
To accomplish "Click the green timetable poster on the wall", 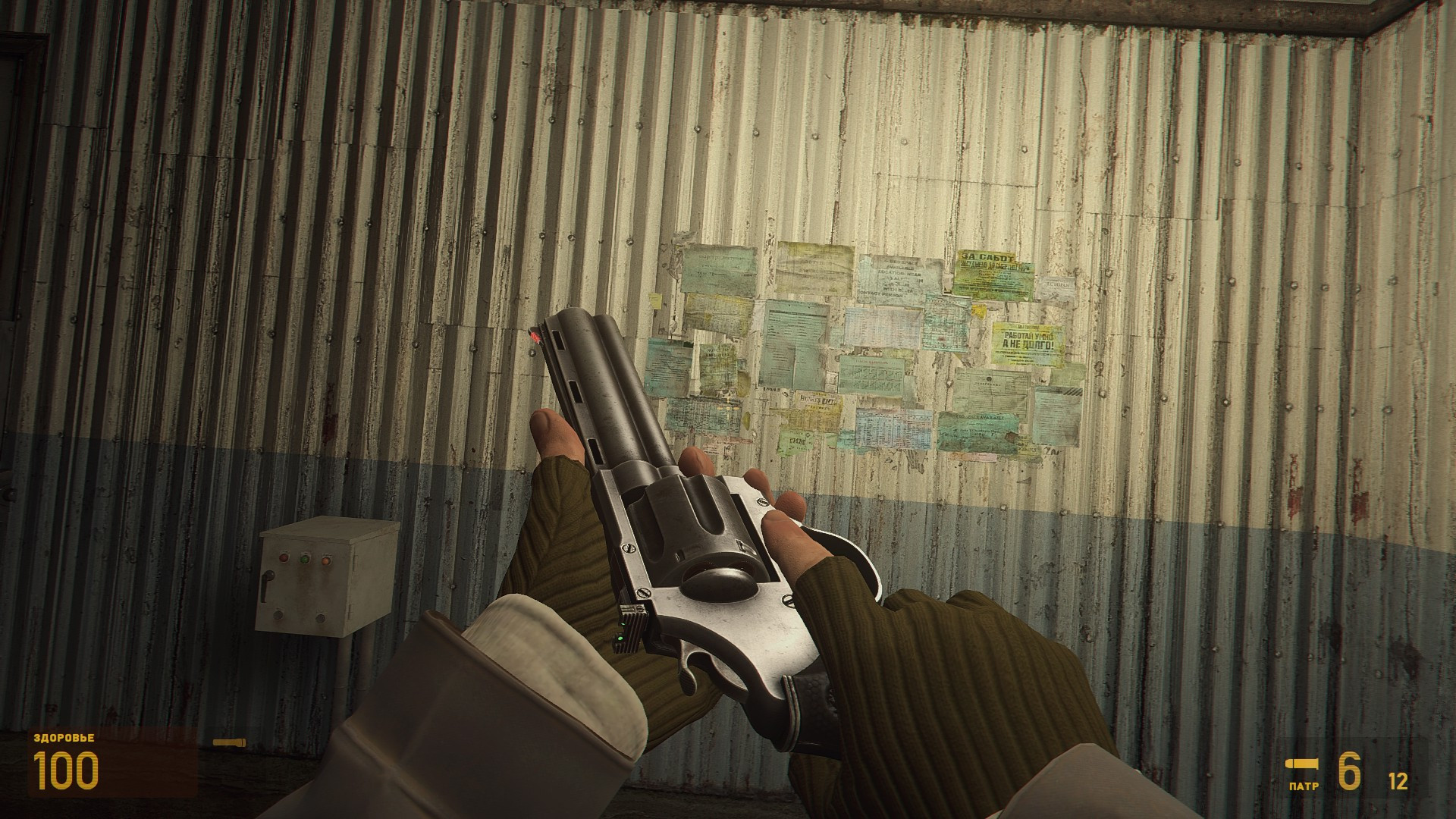I will [870, 375].
